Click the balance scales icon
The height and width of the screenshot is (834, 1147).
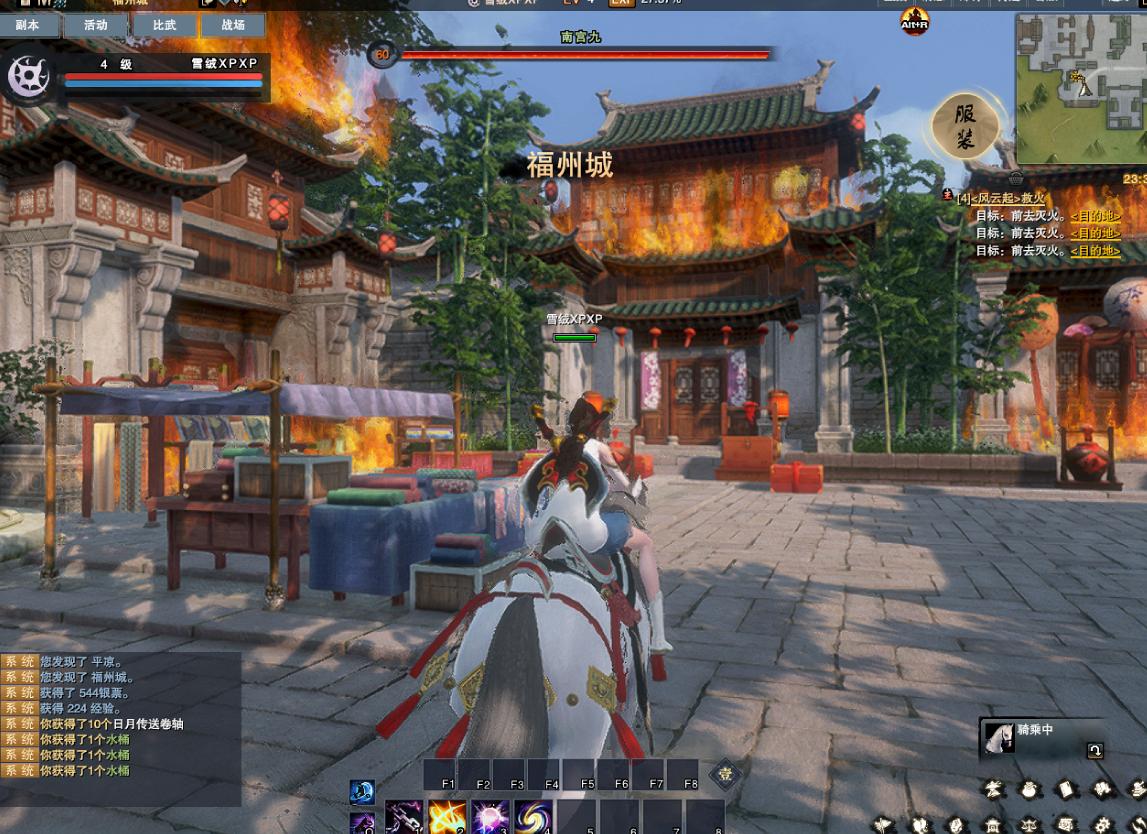coord(1029,825)
